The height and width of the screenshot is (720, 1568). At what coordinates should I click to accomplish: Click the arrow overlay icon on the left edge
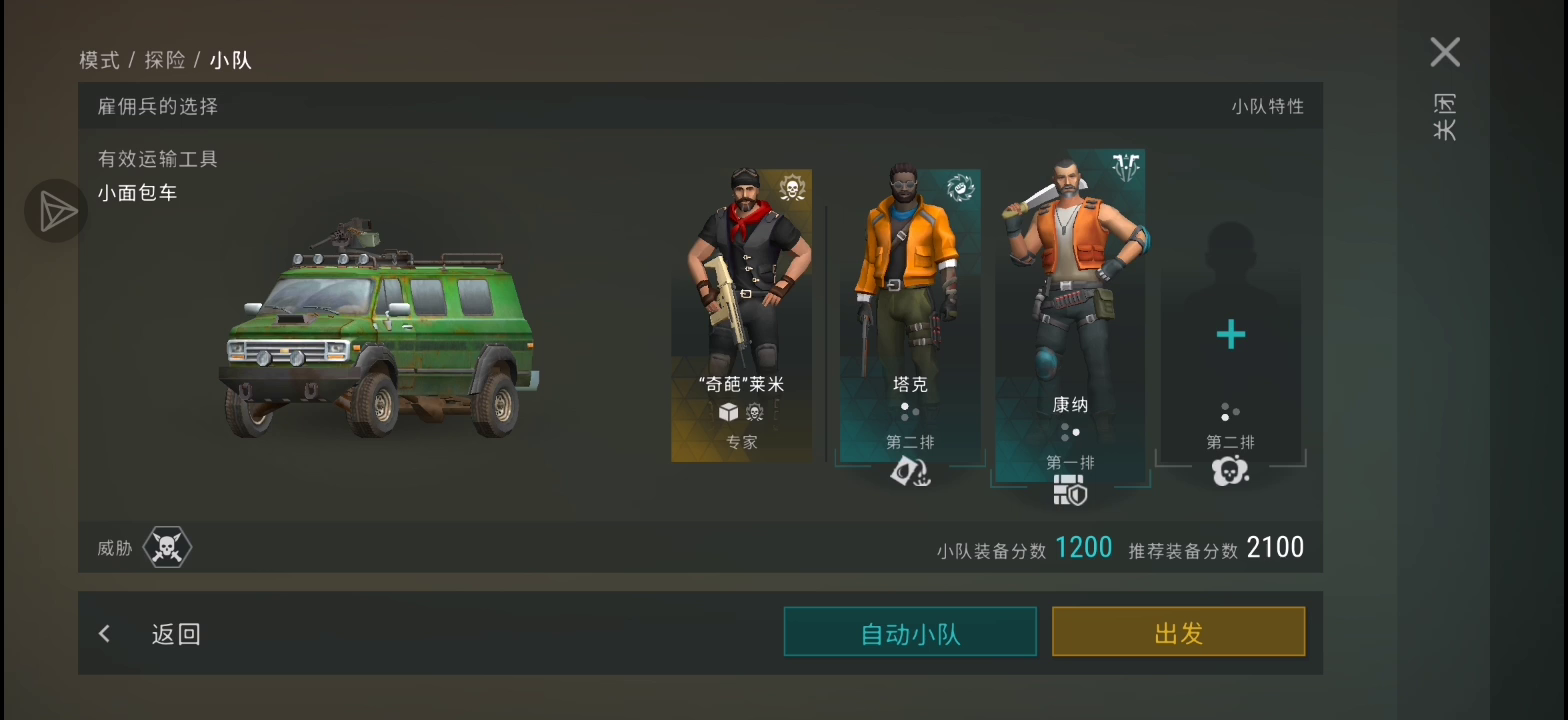click(55, 211)
